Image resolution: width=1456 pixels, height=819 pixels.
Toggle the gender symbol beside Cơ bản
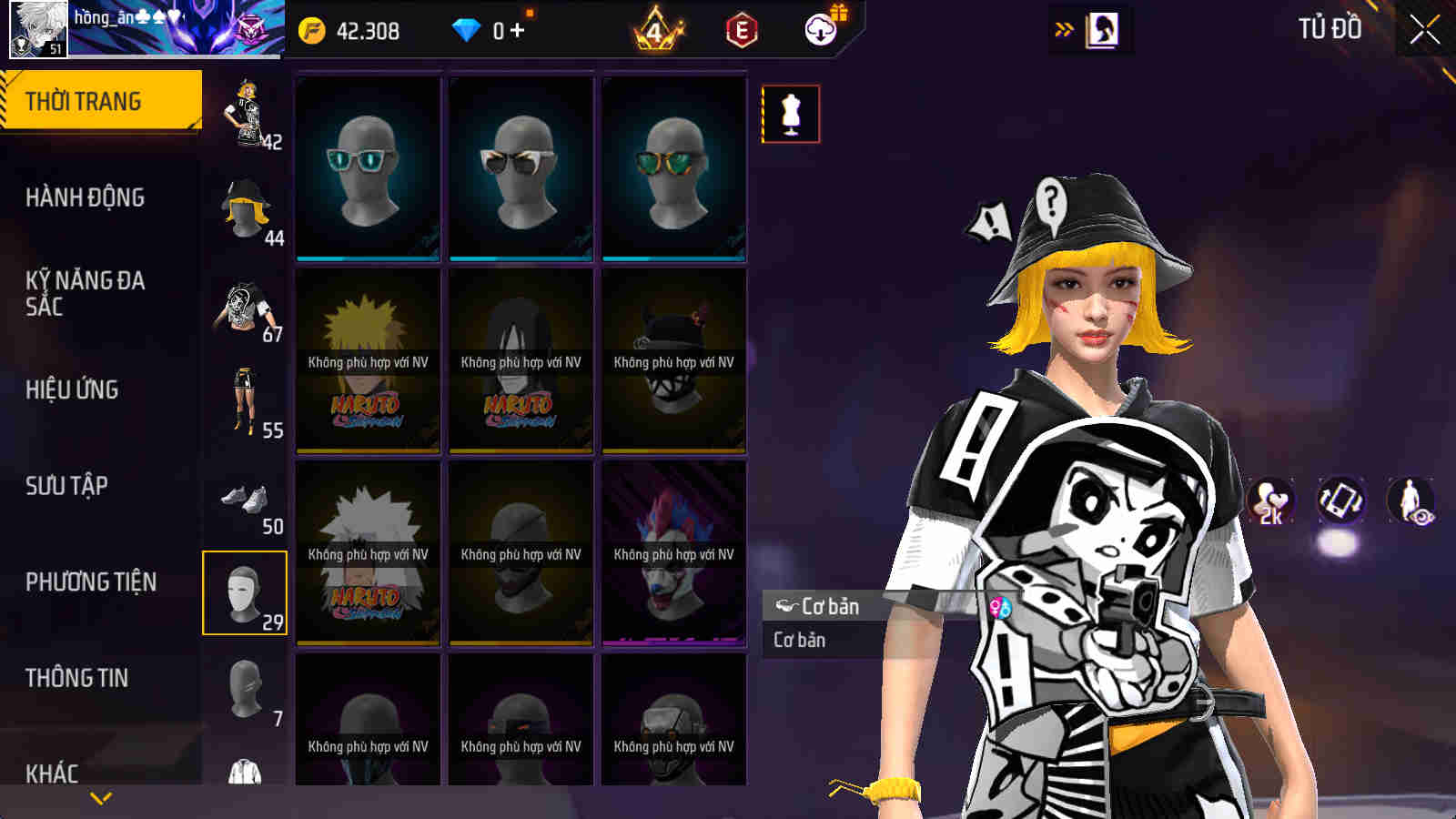[x=999, y=606]
